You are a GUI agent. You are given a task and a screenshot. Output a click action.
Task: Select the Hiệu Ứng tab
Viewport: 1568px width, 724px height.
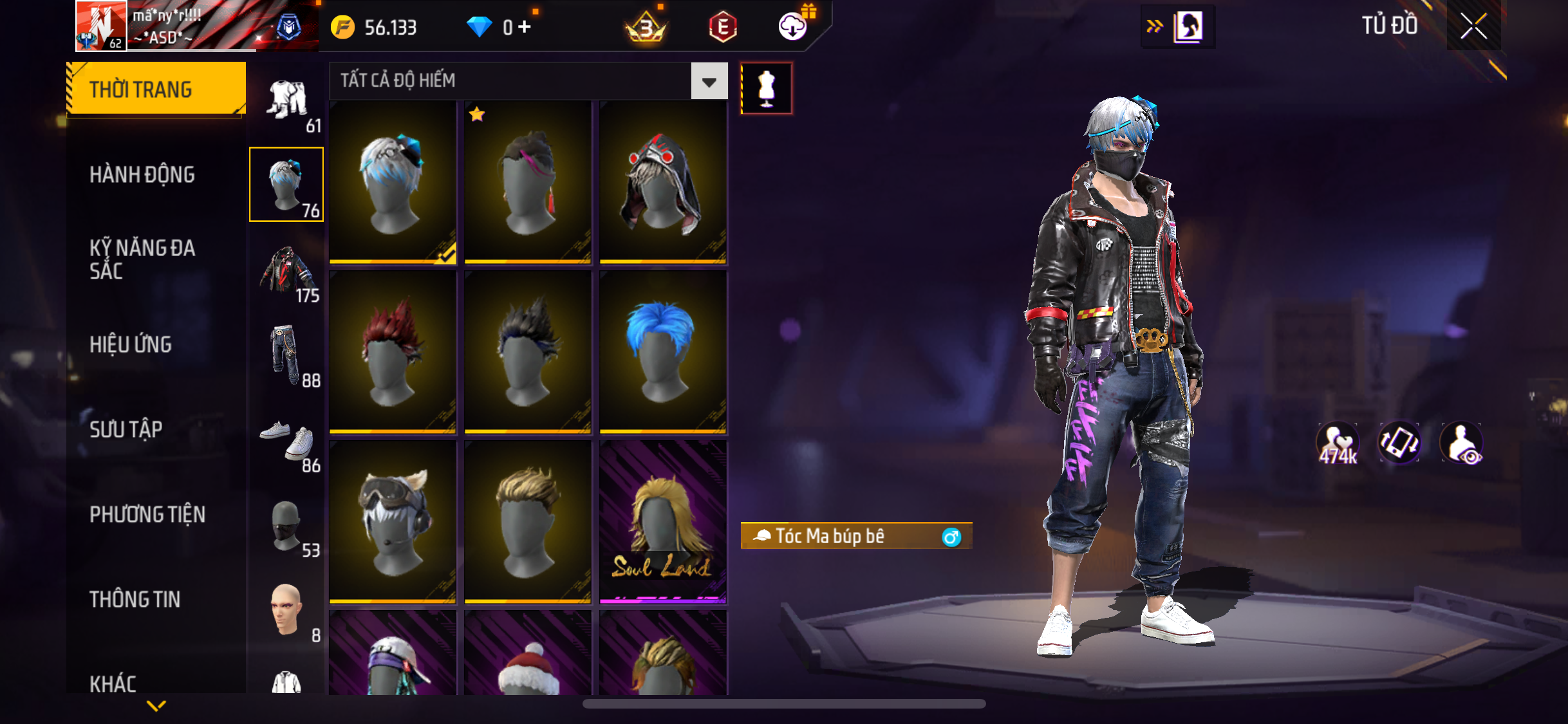point(131,344)
